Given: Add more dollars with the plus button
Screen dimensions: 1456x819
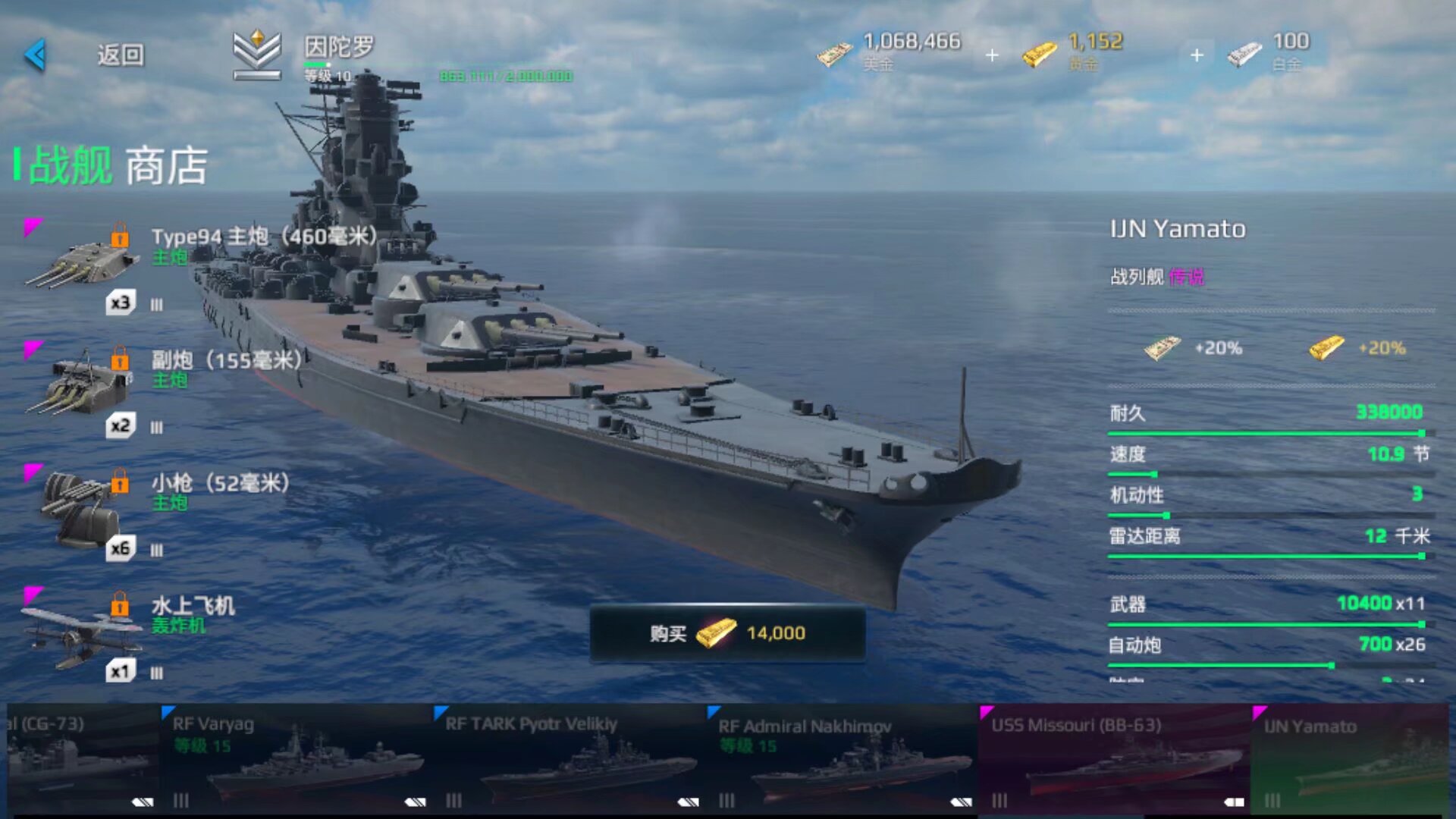Looking at the screenshot, I should click(x=992, y=55).
